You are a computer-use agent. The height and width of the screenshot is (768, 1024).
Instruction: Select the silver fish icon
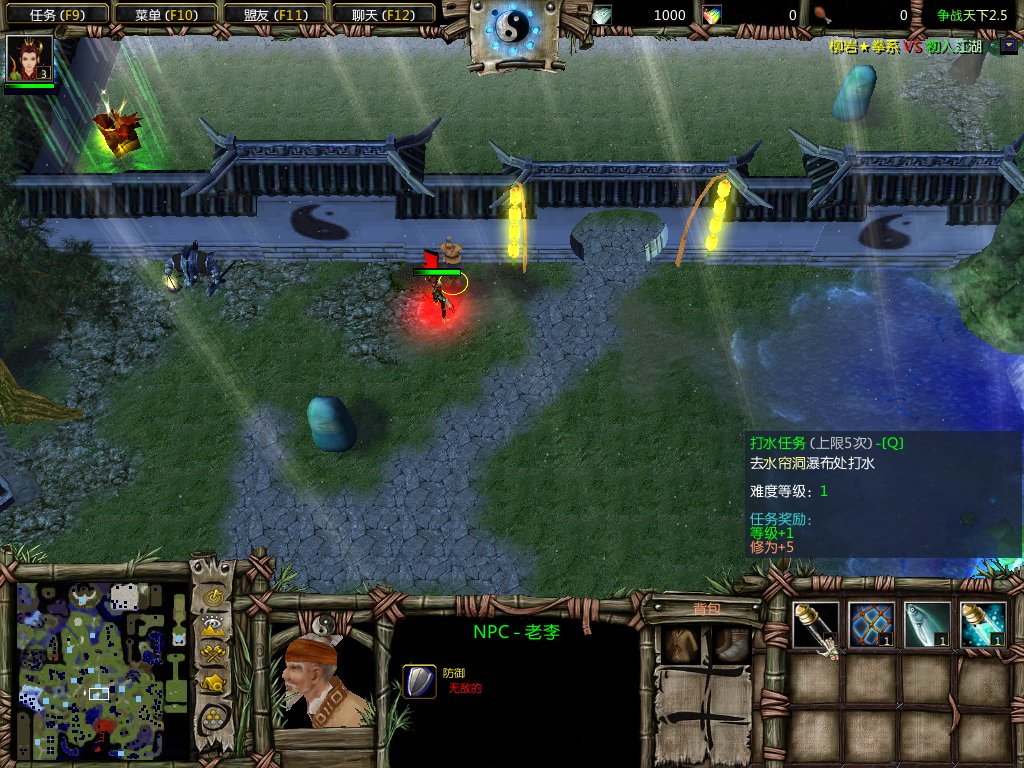927,625
